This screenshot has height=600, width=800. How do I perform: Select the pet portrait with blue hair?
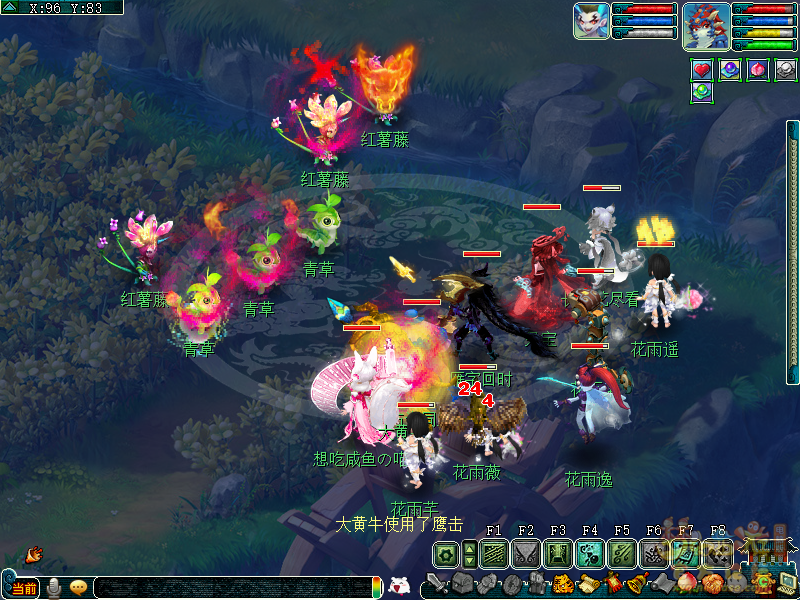(x=591, y=21)
